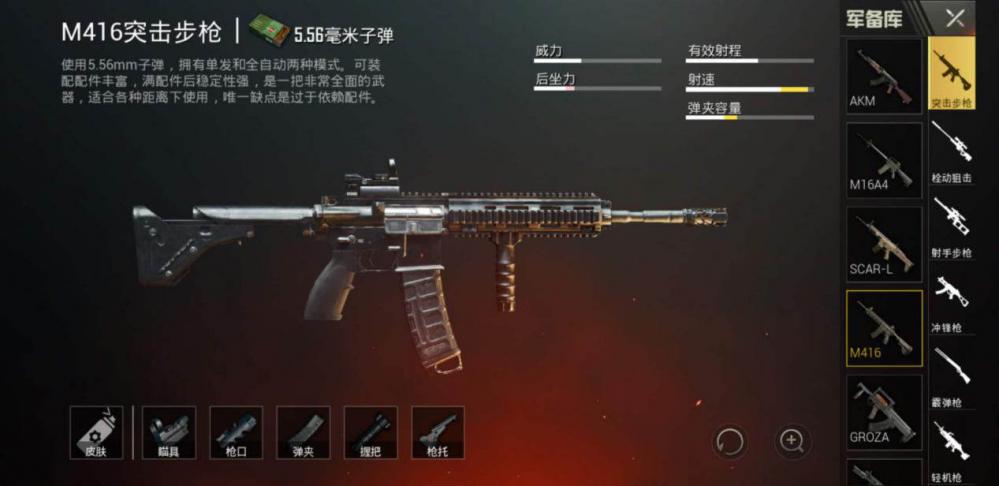Image resolution: width=999 pixels, height=486 pixels.
Task: Choose the 枪托 stock attachment slot
Action: tap(437, 432)
